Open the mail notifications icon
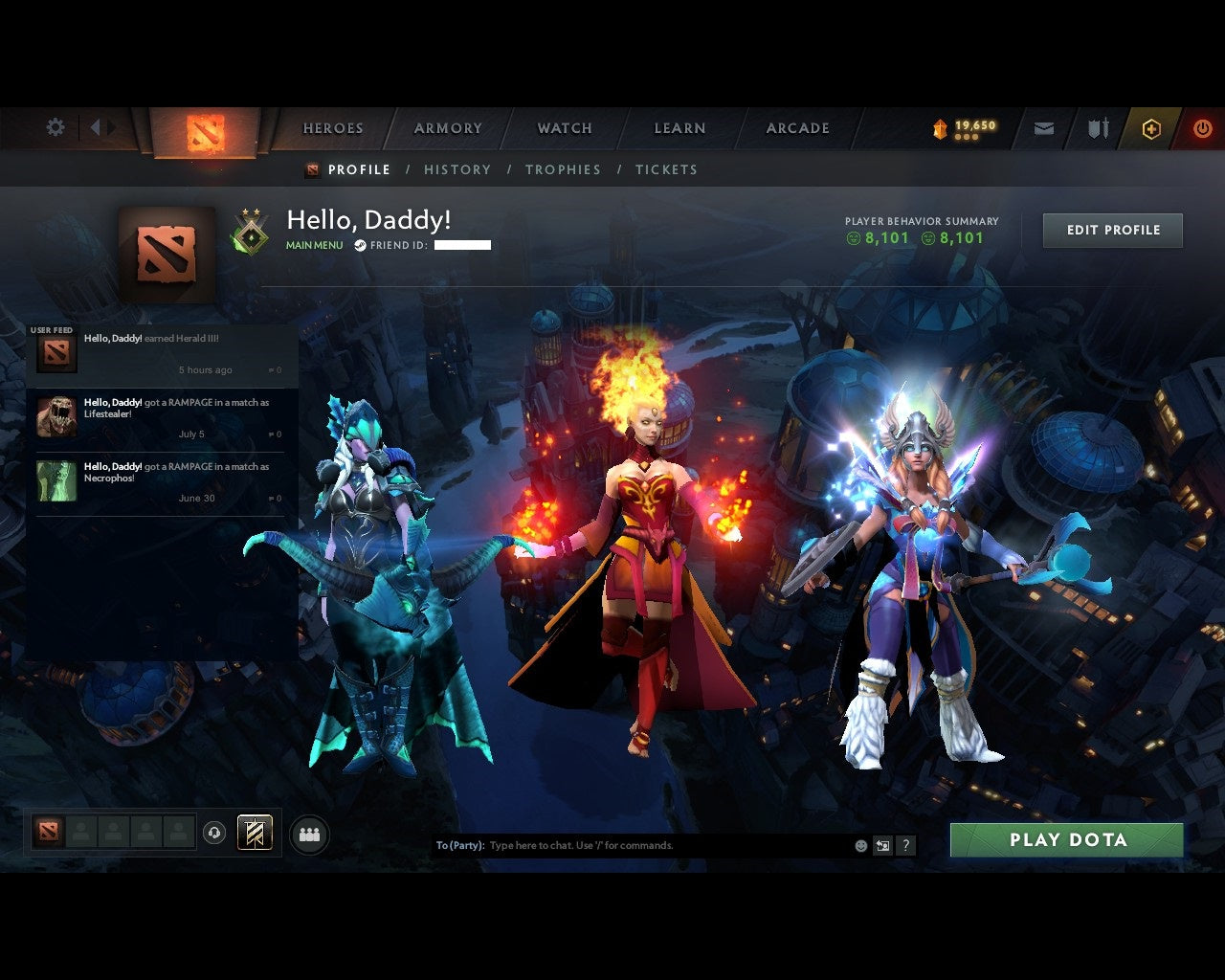 tap(1043, 126)
